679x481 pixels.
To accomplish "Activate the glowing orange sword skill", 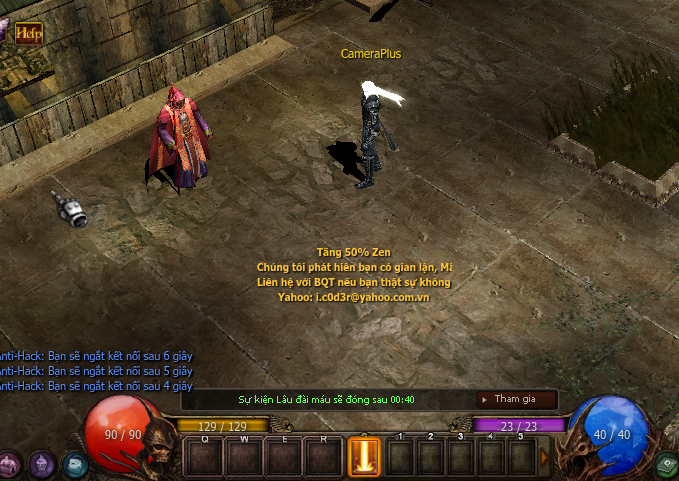I will point(363,458).
